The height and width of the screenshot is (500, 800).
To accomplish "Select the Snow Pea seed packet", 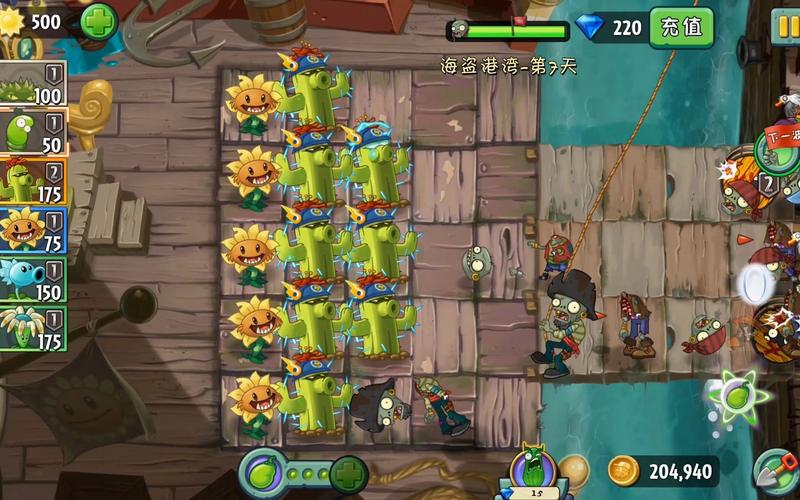I will tap(33, 280).
